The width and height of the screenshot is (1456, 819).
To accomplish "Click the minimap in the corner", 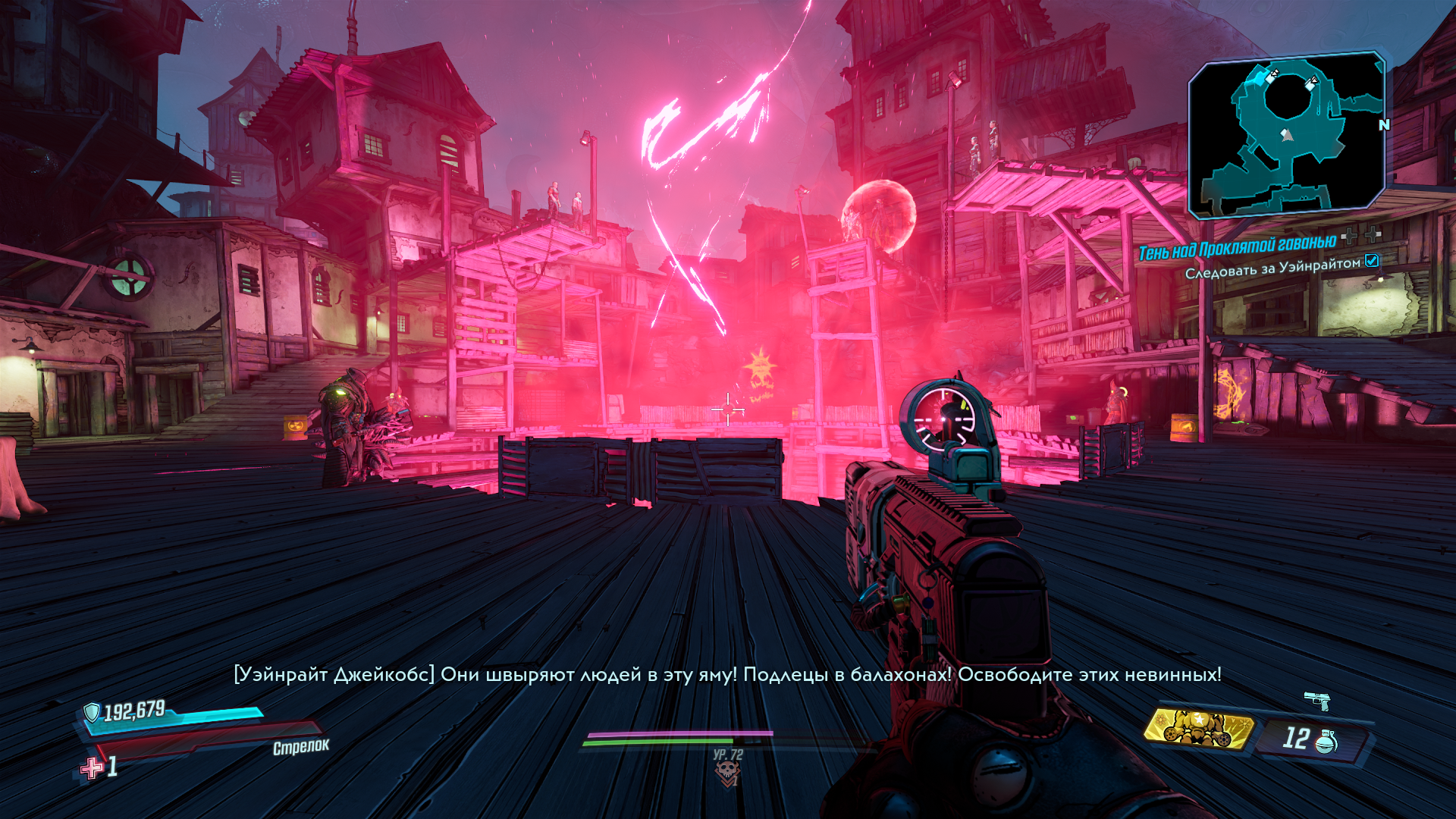I will pos(1287,135).
